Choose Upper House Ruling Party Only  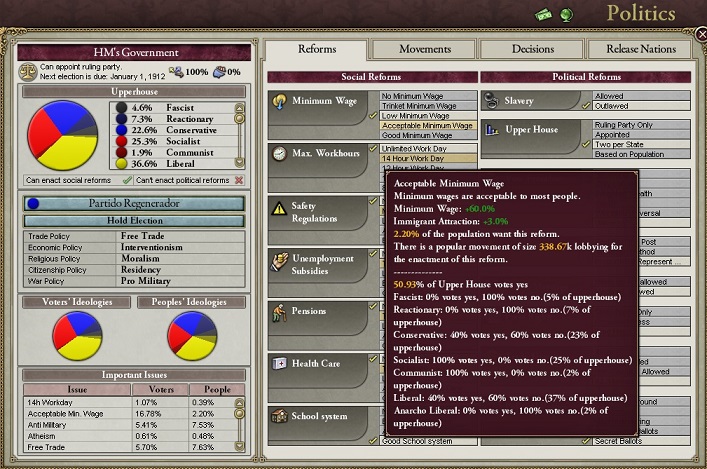tap(625, 124)
